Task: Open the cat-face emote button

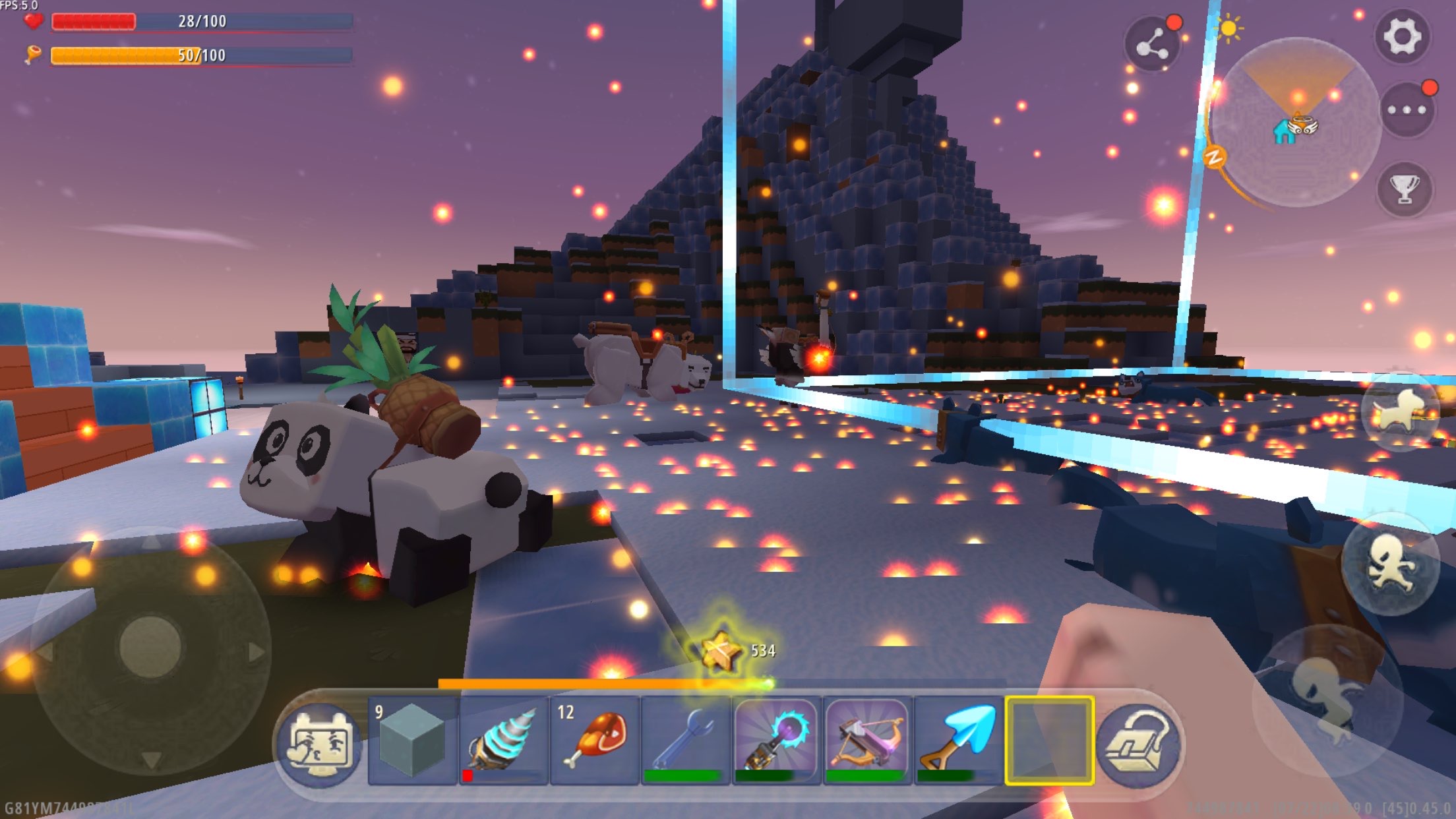Action: (320, 745)
